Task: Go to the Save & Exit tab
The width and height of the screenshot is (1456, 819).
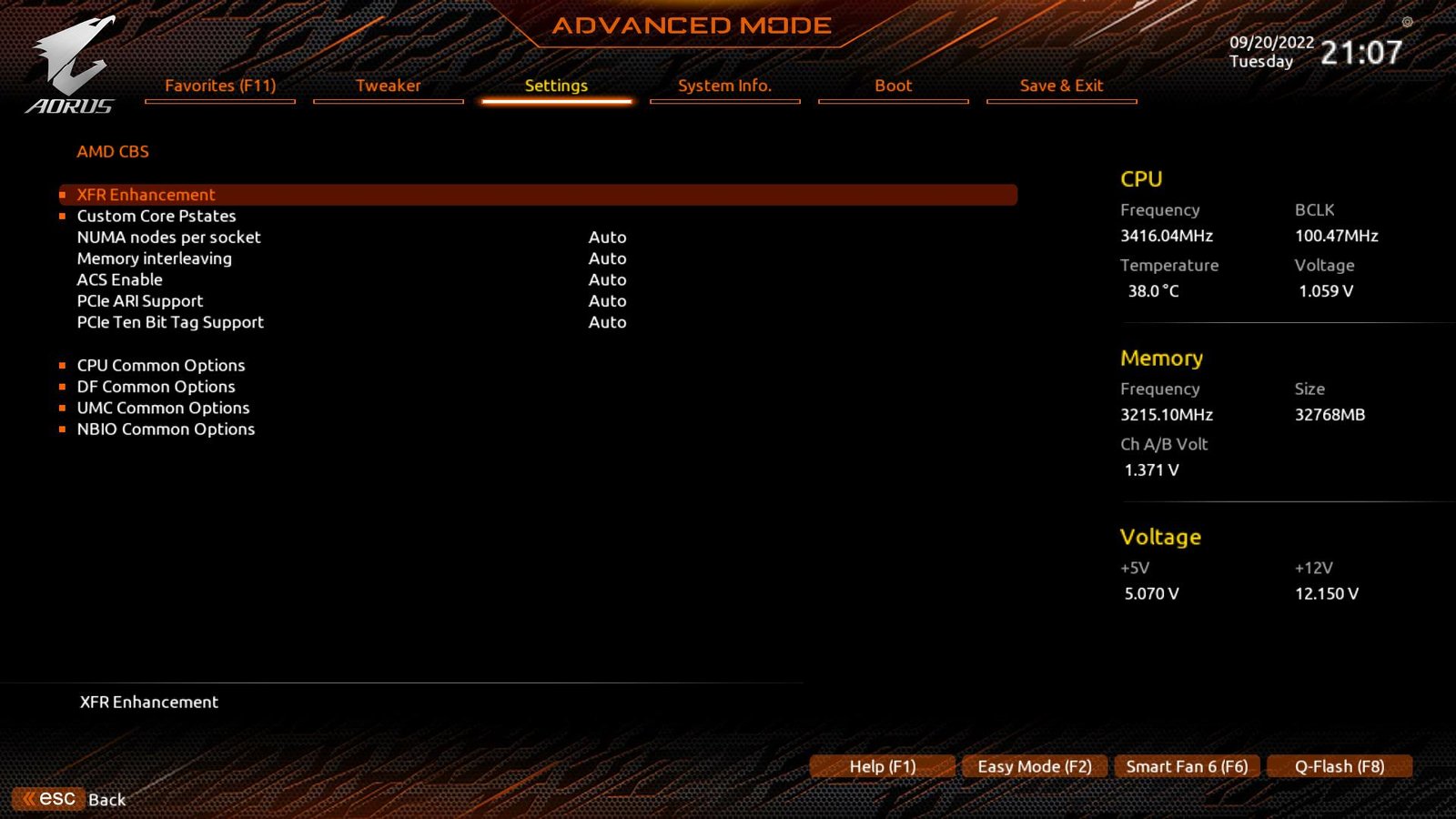Action: 1061,86
